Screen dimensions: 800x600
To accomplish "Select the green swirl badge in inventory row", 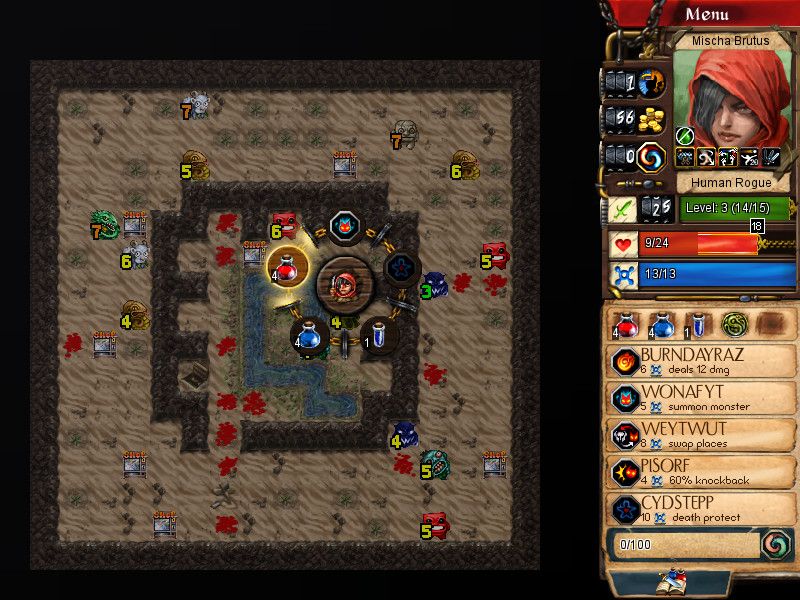I will coord(735,324).
